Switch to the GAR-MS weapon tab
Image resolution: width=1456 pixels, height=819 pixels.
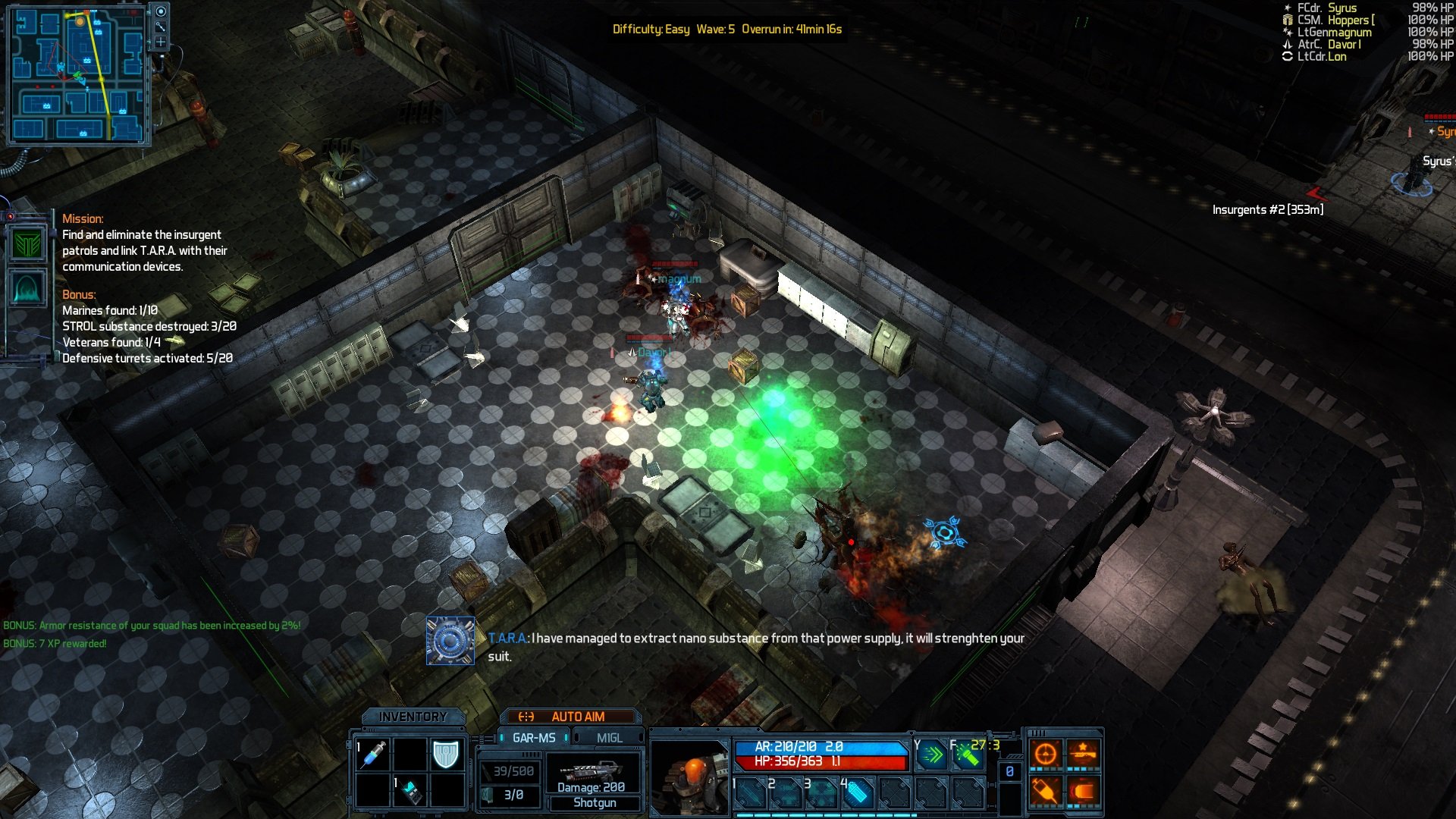pos(533,738)
